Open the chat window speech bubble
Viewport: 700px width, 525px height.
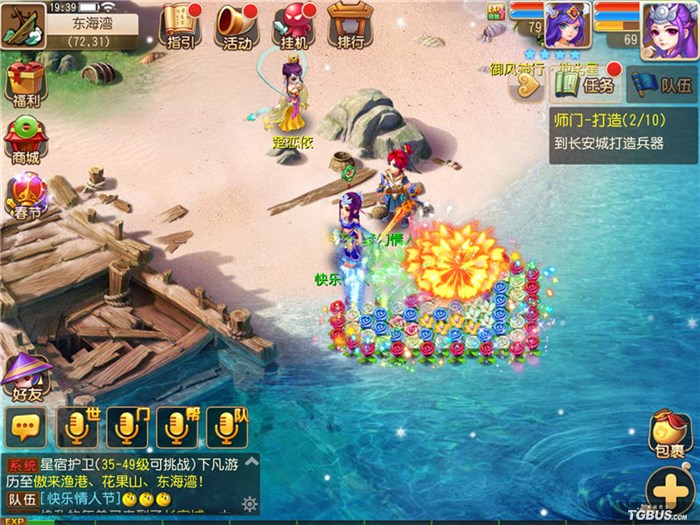tap(25, 429)
